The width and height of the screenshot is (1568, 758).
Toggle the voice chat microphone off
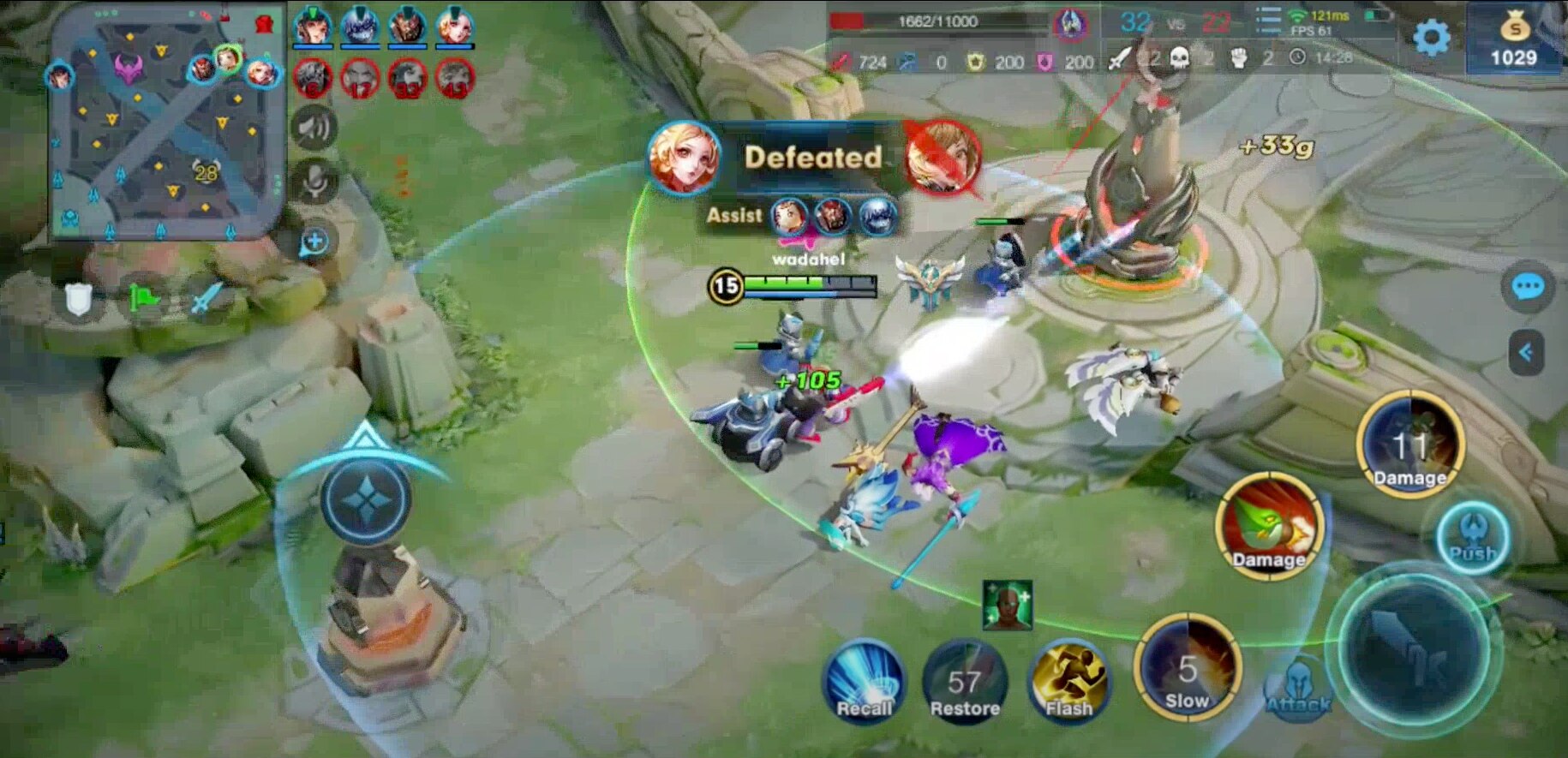[x=316, y=182]
